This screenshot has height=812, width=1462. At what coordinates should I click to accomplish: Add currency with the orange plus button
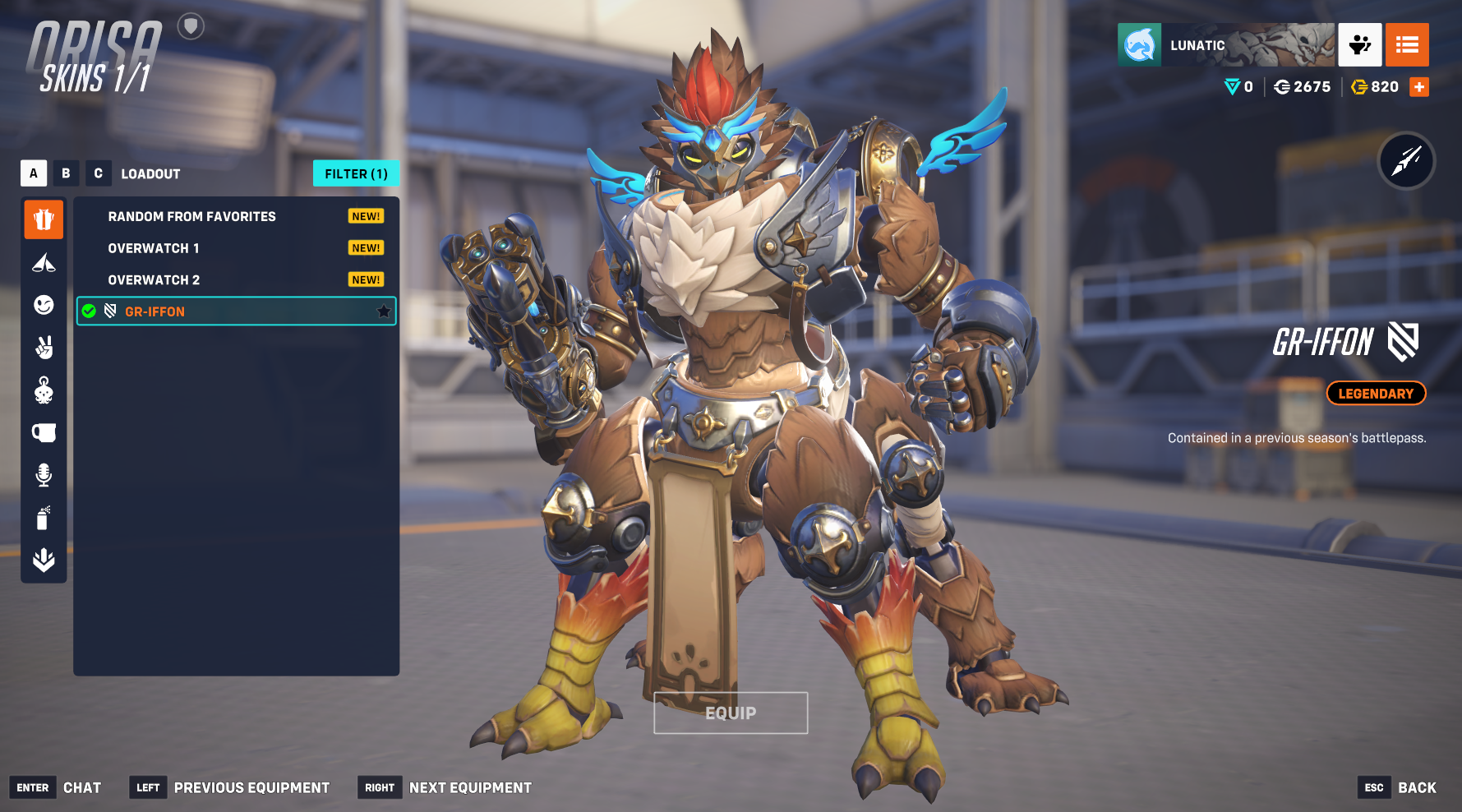click(1419, 87)
